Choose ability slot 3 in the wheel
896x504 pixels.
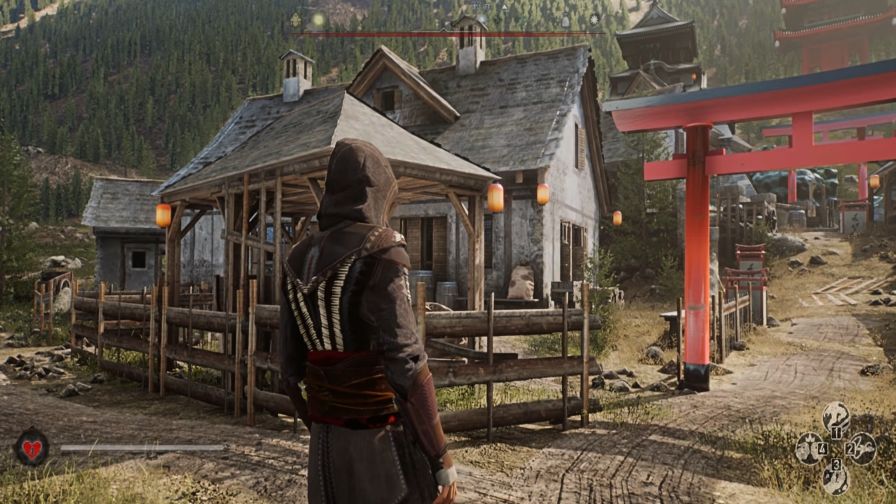click(x=835, y=477)
